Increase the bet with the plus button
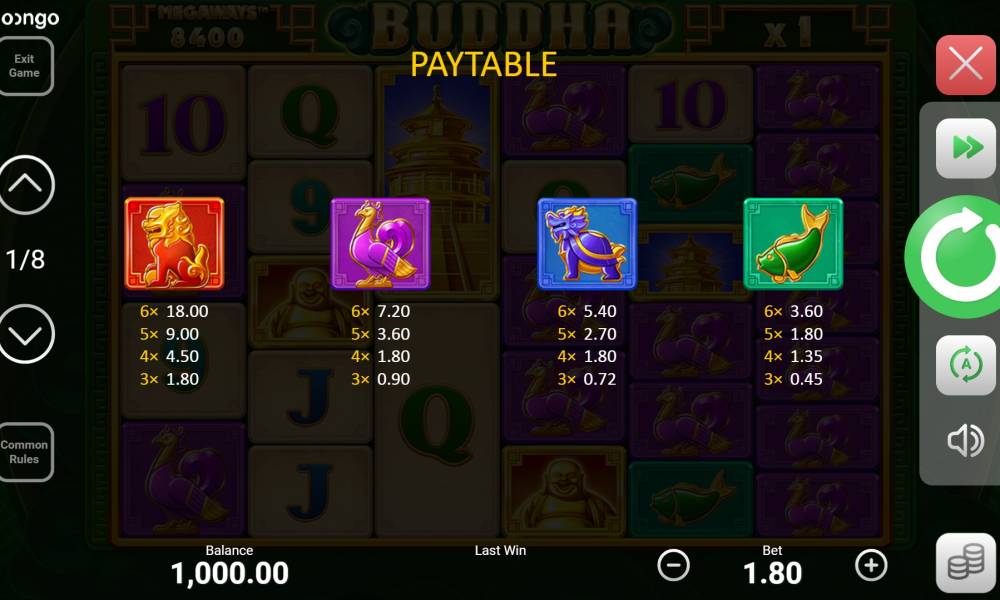Viewport: 1000px width, 600px height. (x=871, y=565)
